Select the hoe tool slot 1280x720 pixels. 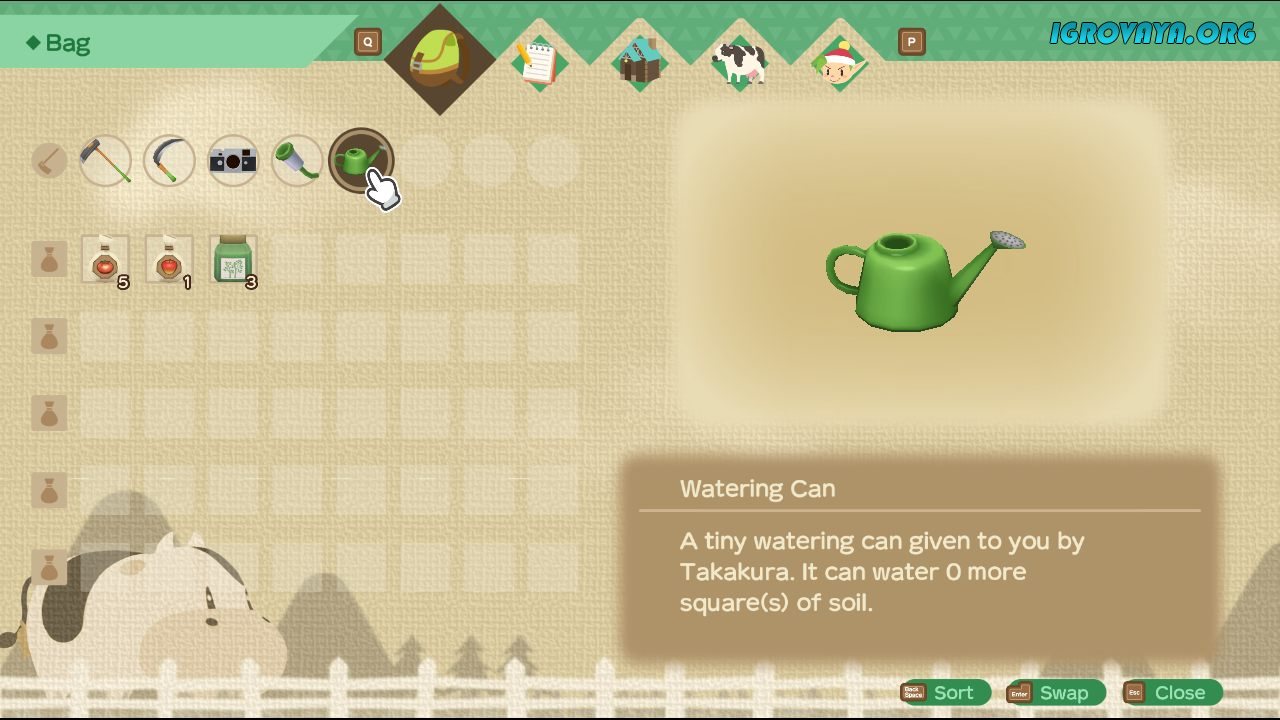105,160
